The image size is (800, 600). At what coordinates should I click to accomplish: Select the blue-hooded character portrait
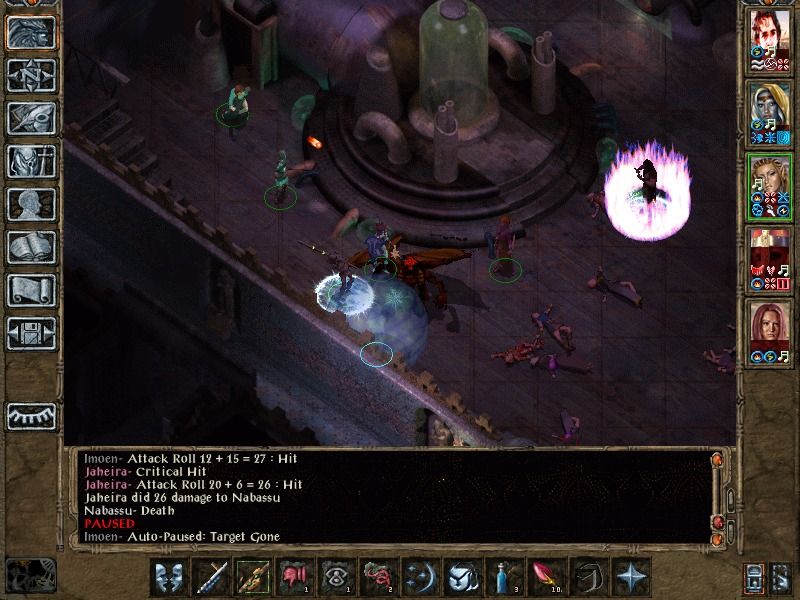[769, 113]
